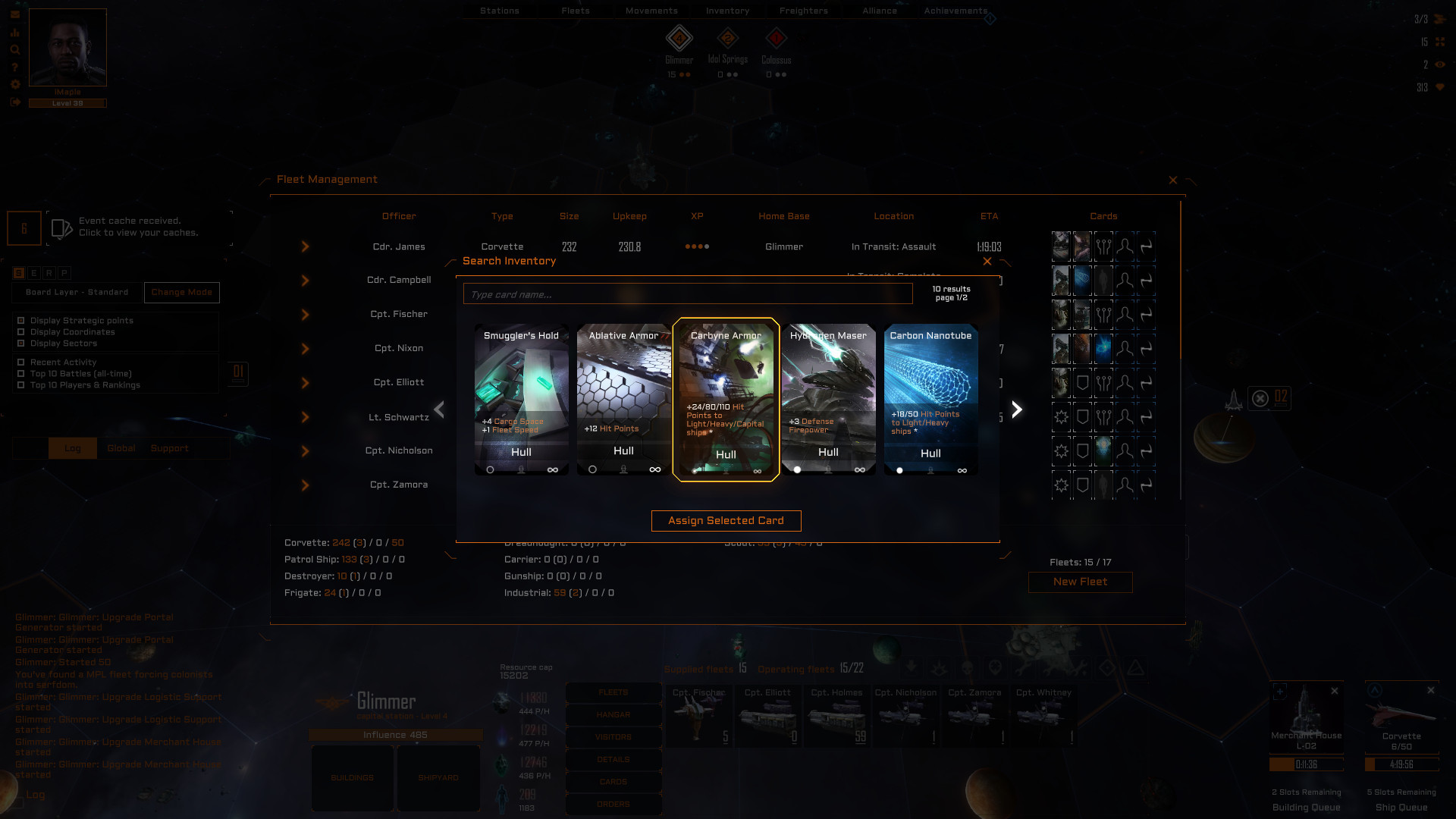Check the Recent Activity option
Image resolution: width=1456 pixels, height=819 pixels.
[21, 362]
